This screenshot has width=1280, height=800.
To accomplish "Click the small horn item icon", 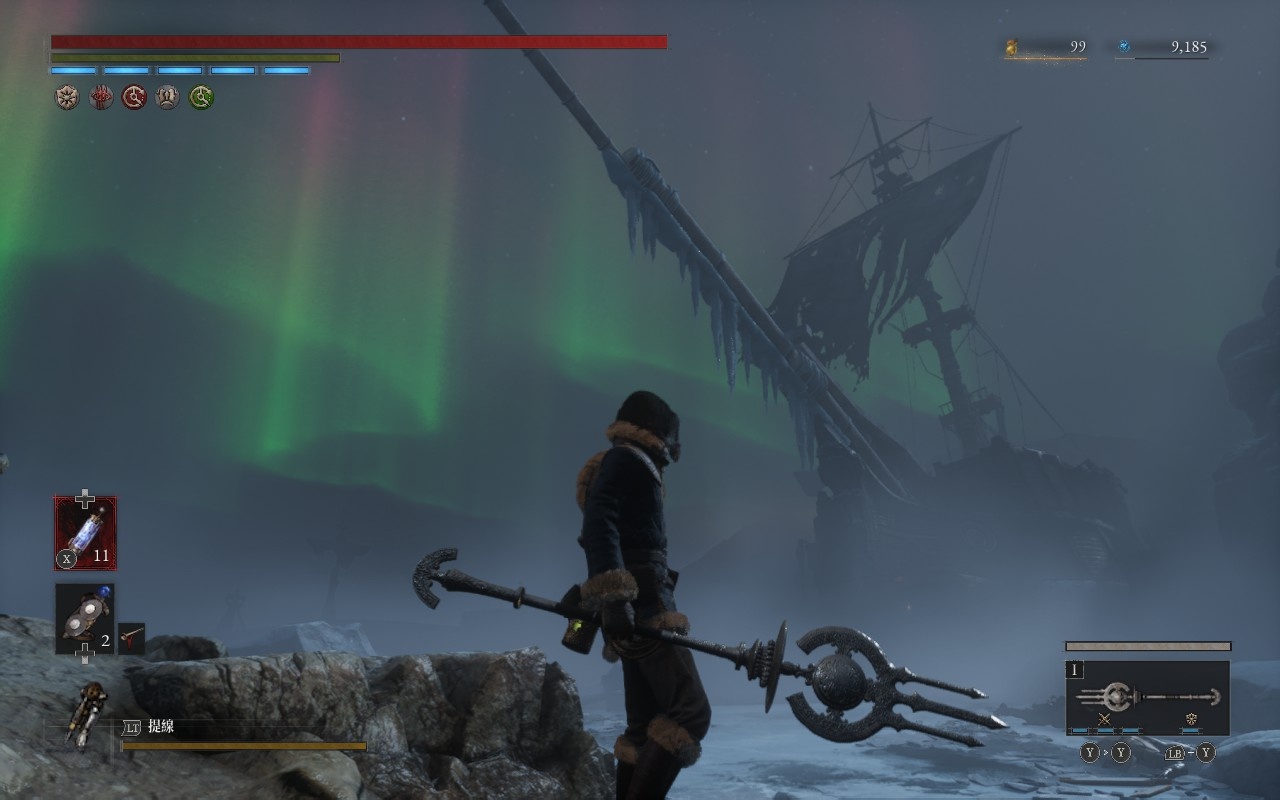I will click(x=131, y=637).
